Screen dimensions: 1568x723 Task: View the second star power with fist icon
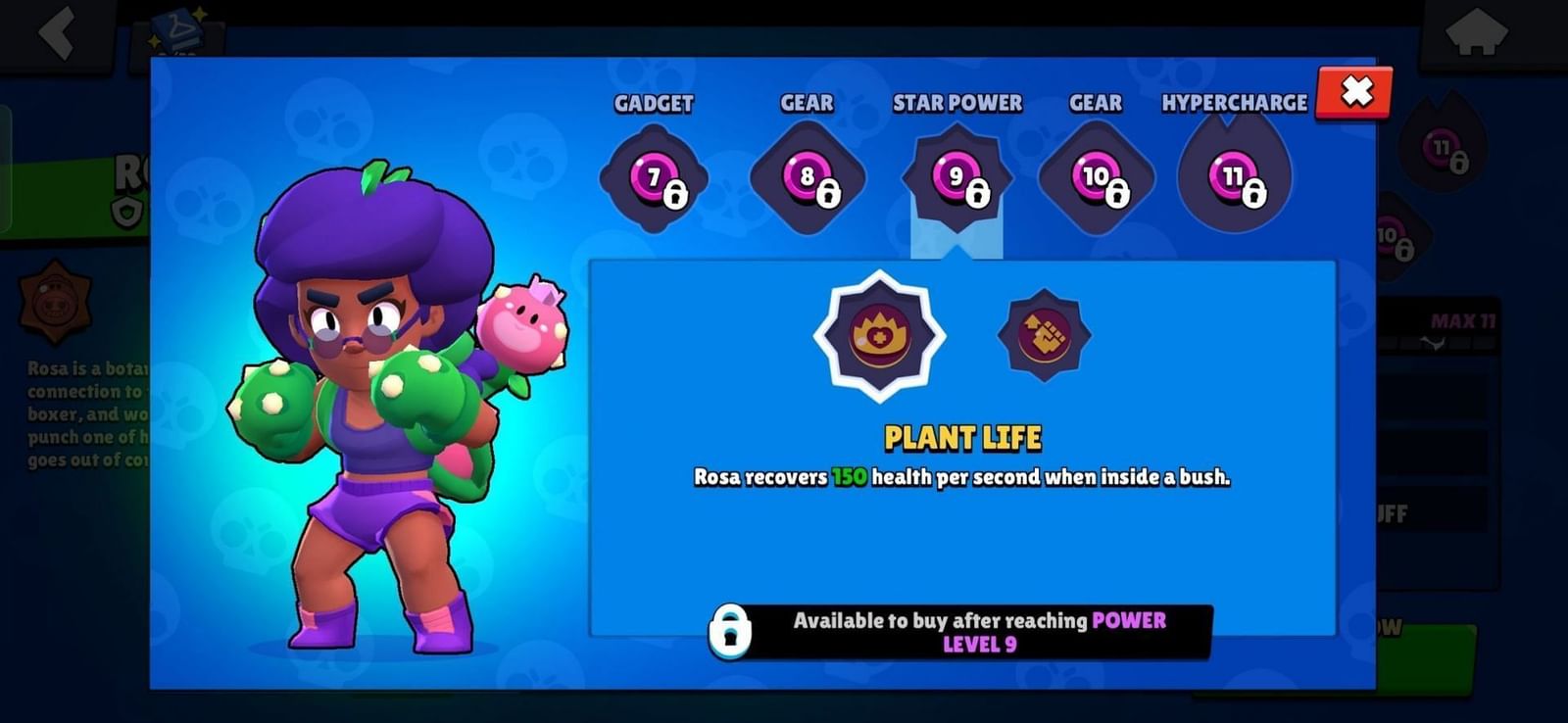click(x=1042, y=333)
